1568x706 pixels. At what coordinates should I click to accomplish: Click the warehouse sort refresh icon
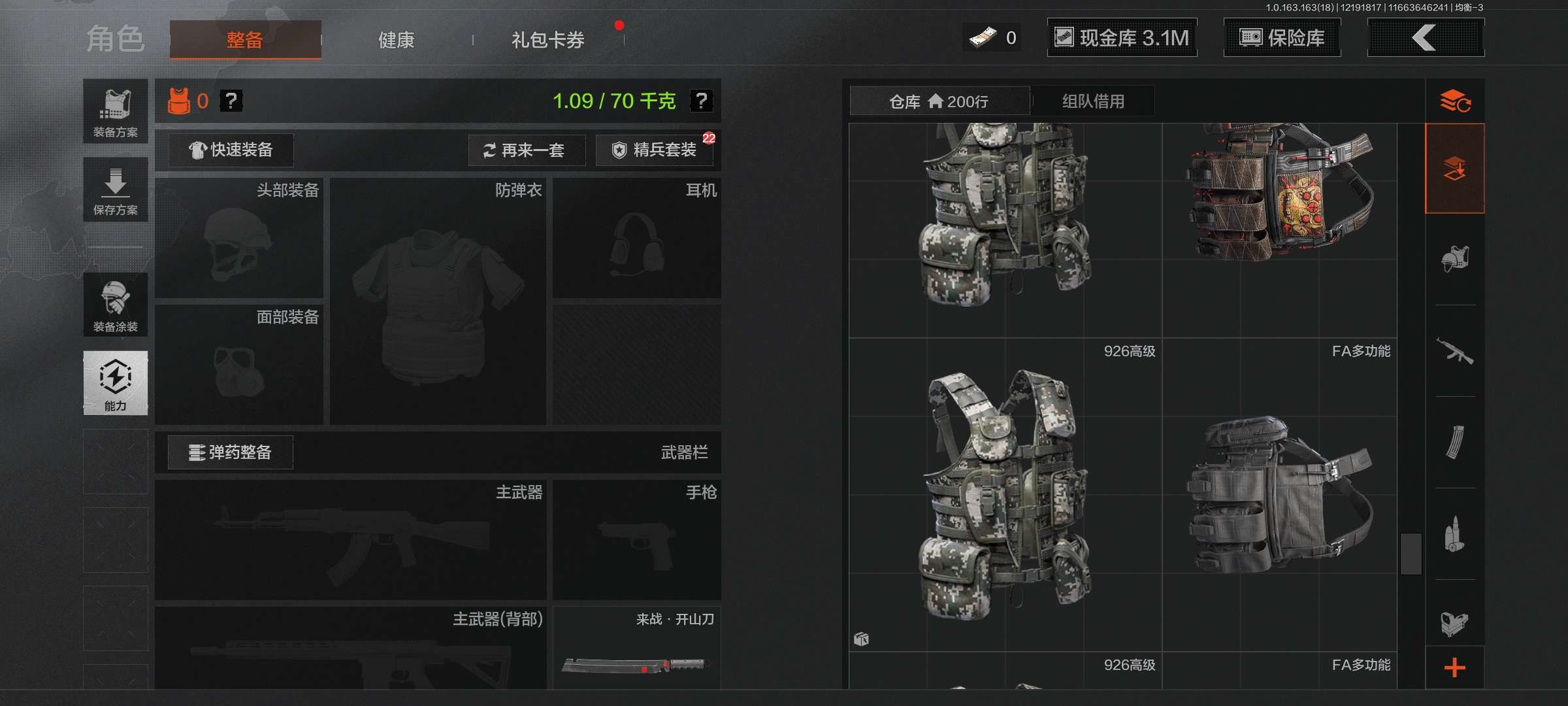(x=1456, y=101)
